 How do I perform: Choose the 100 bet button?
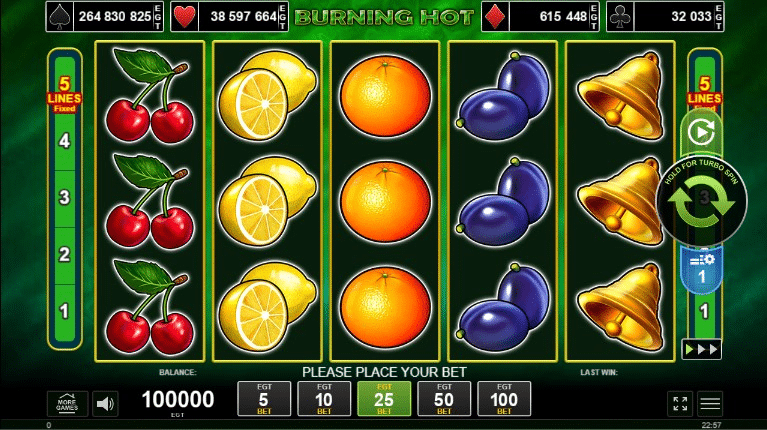point(505,399)
